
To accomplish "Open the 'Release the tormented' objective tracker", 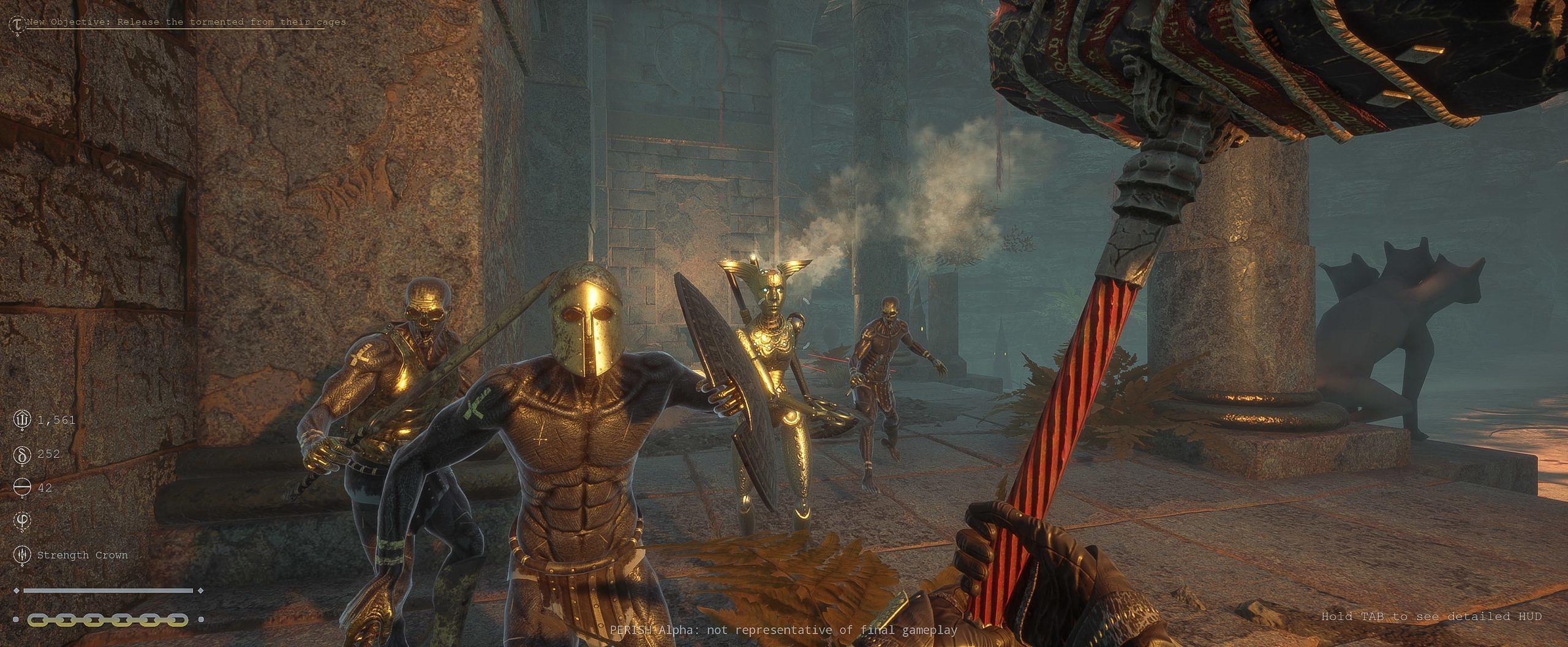I will coord(186,22).
